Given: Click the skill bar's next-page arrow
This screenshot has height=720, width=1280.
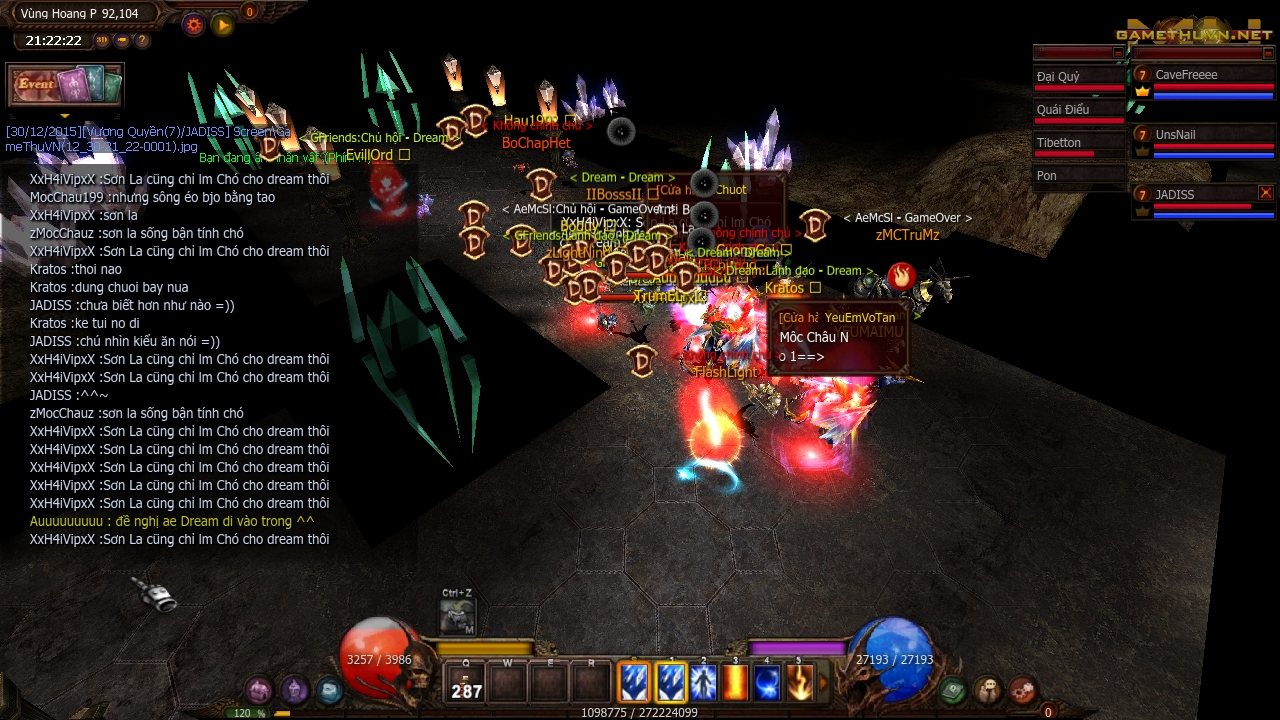Looking at the screenshot, I should 824,684.
